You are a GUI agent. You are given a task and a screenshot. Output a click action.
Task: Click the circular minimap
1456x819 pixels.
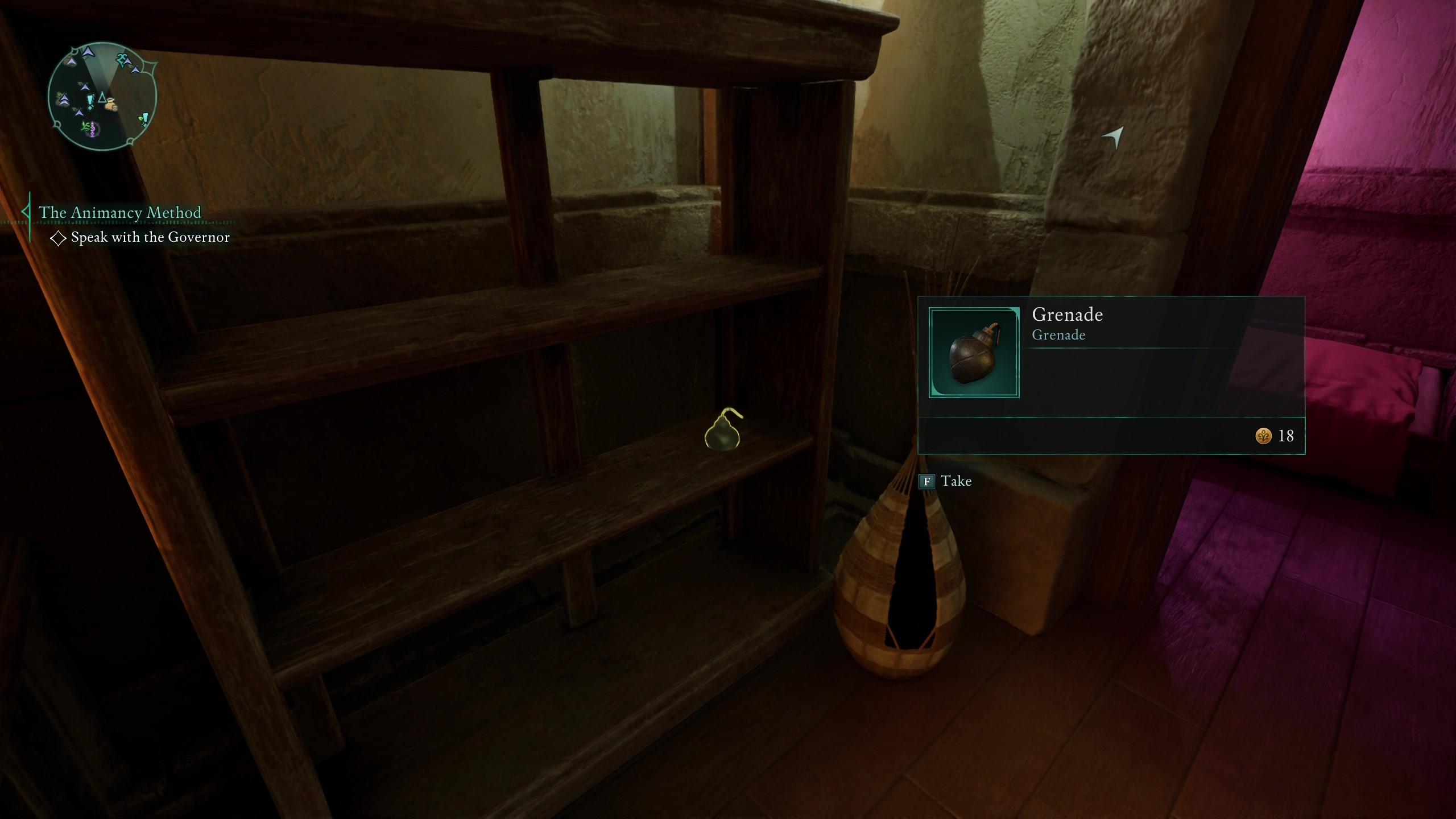102,97
